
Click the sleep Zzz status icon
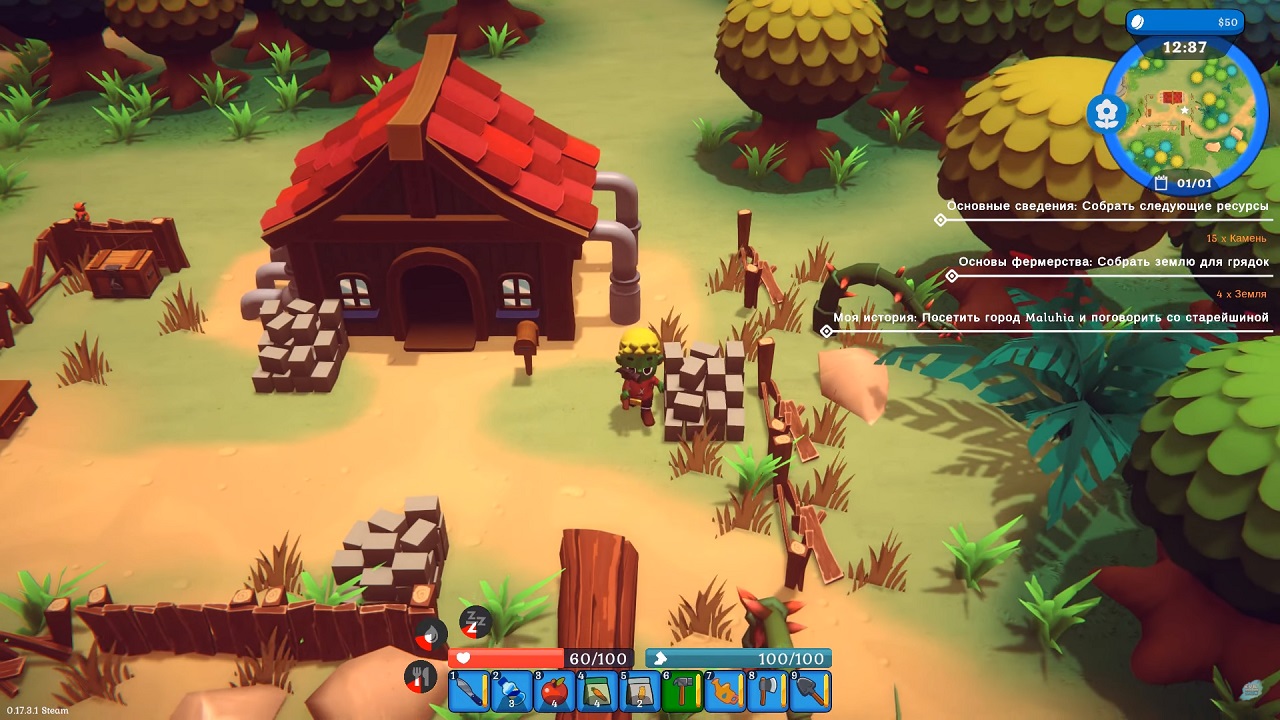pos(475,622)
